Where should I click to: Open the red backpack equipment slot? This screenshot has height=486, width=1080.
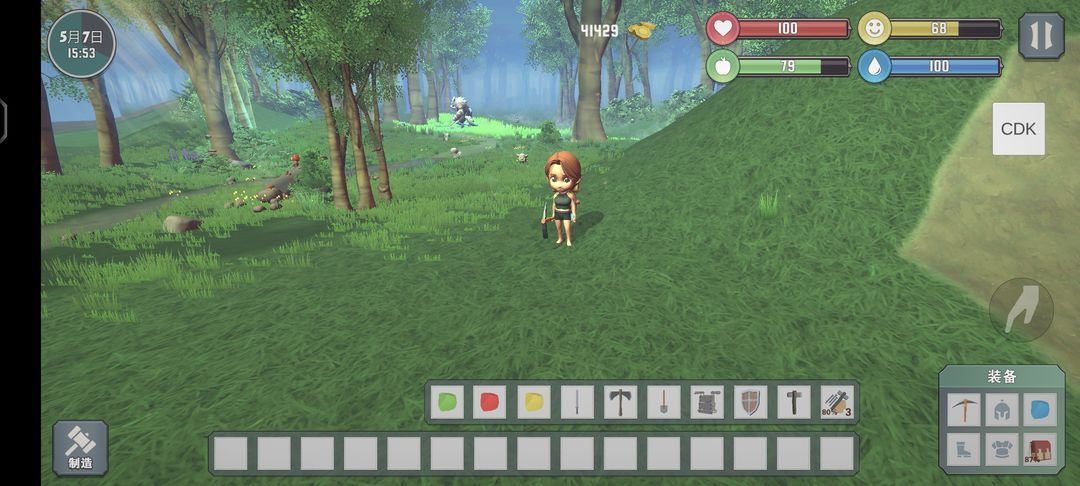[1040, 449]
